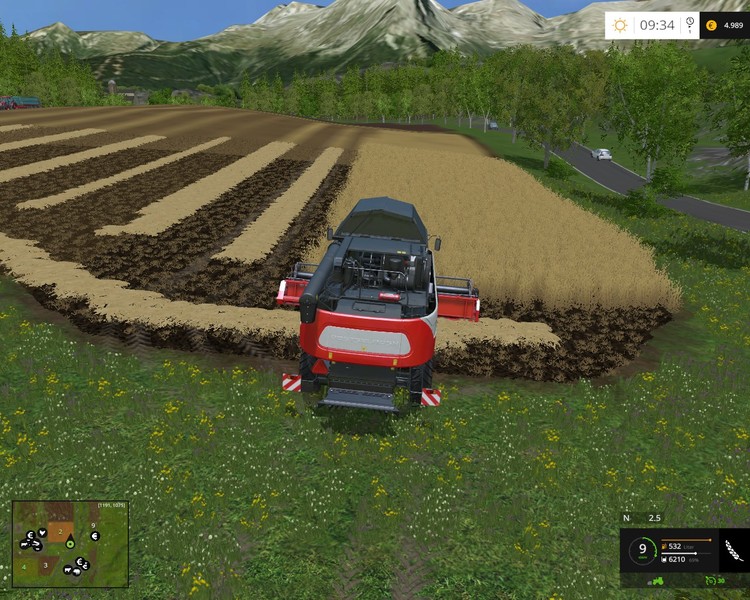
Task: Click field 3 on the minimap
Action: [45, 565]
